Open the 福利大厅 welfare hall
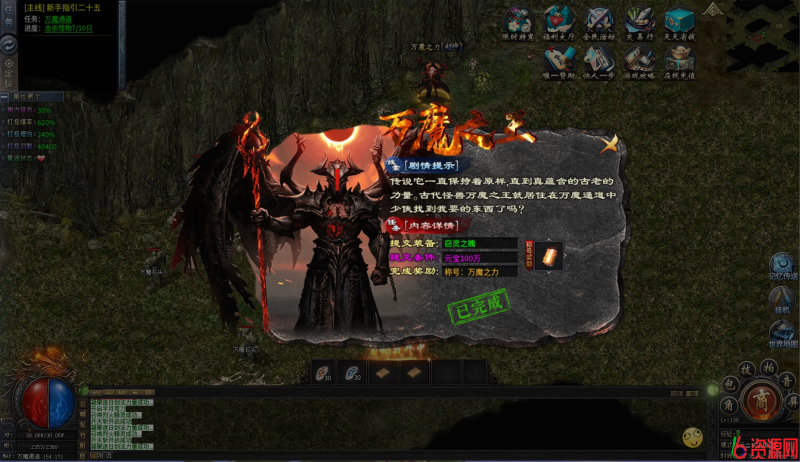 [x=558, y=22]
